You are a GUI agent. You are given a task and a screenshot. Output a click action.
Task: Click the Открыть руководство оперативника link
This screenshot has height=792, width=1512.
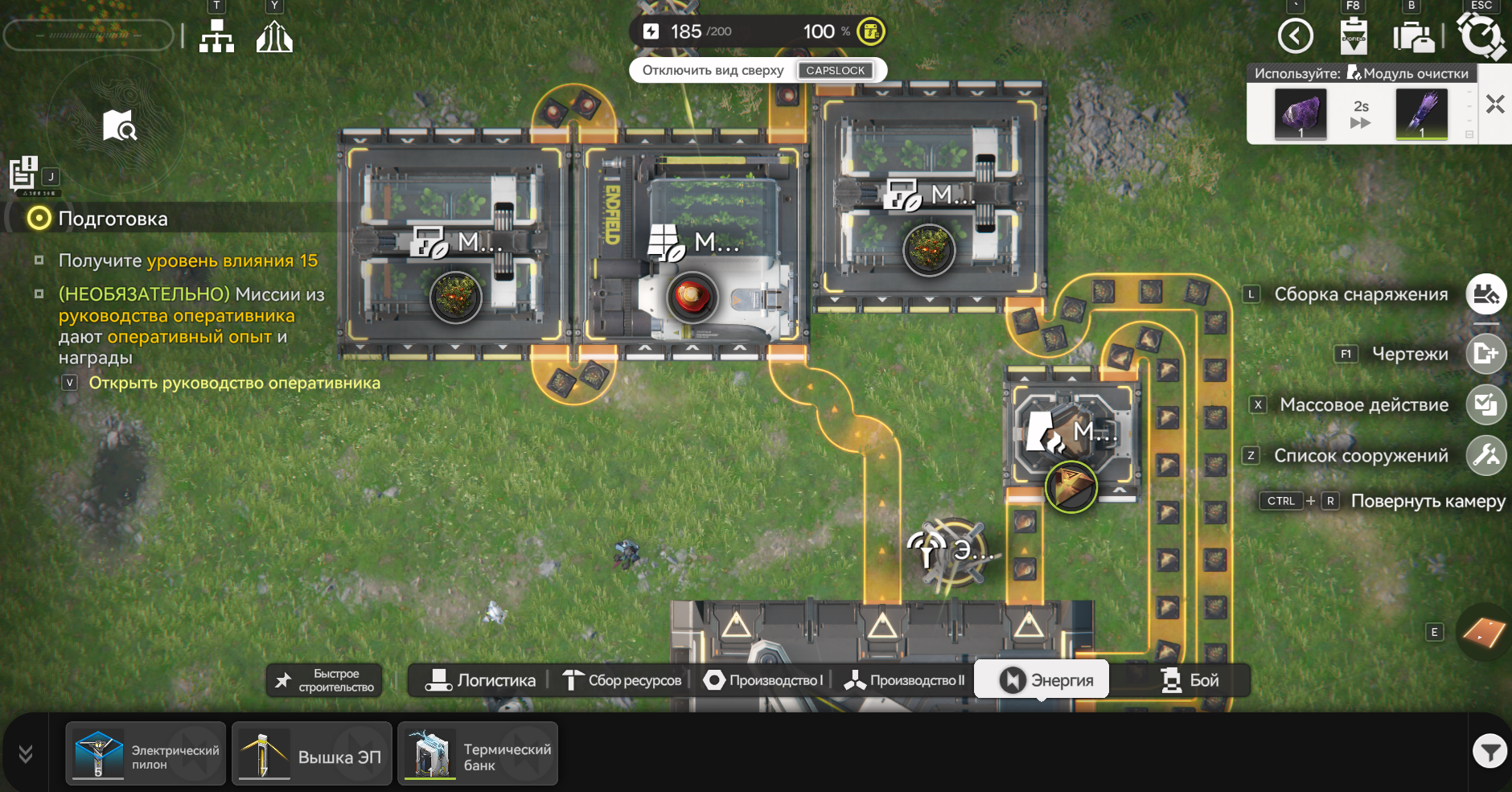pos(234,383)
